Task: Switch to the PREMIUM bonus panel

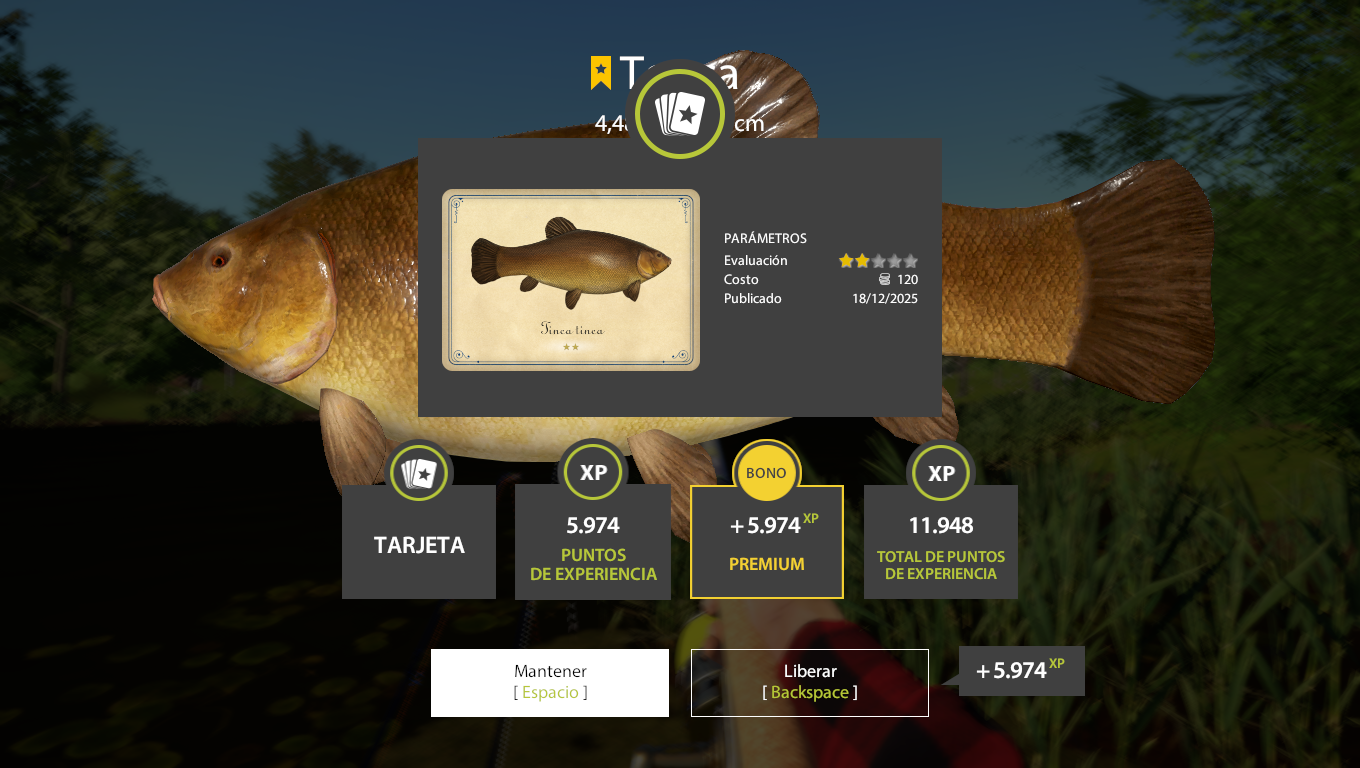Action: coord(766,541)
